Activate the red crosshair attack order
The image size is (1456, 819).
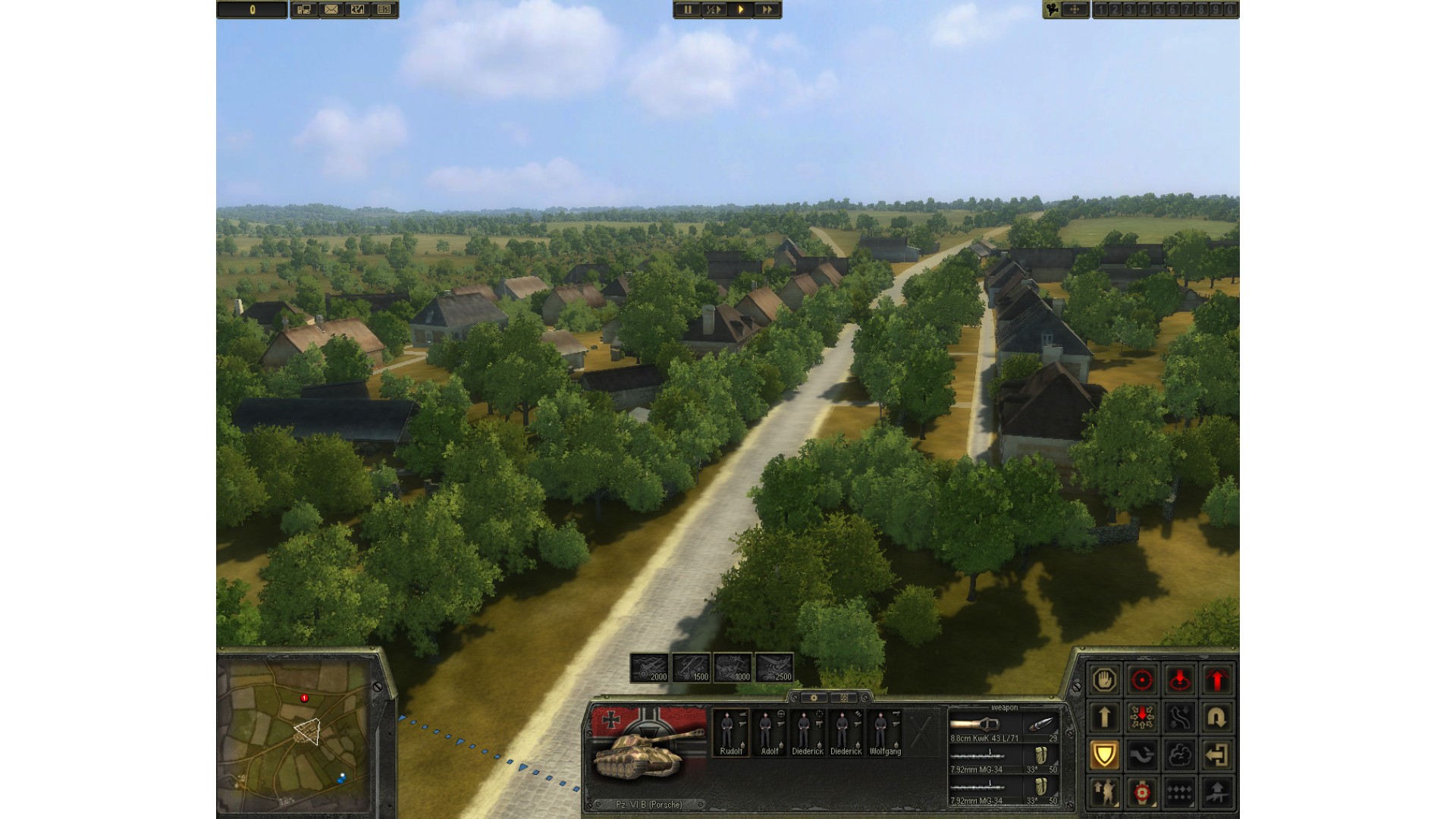coord(1142,679)
